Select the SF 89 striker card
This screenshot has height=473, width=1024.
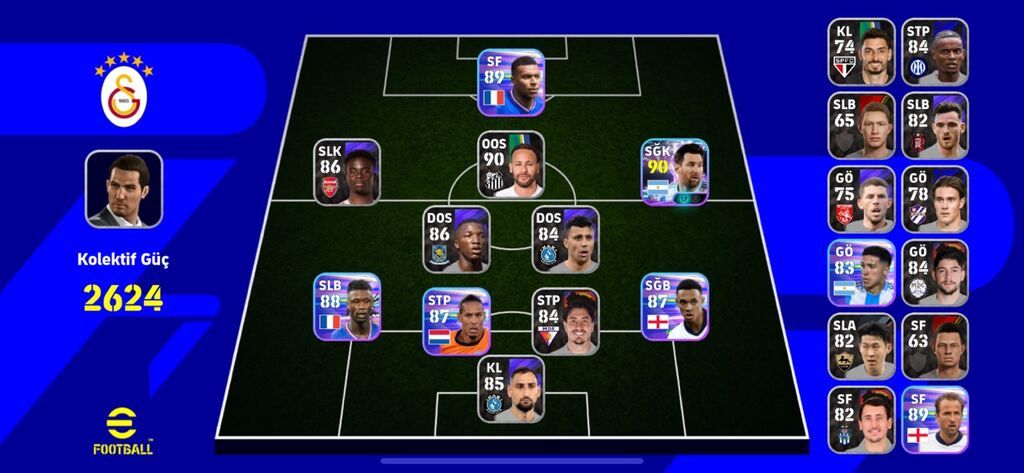511,83
